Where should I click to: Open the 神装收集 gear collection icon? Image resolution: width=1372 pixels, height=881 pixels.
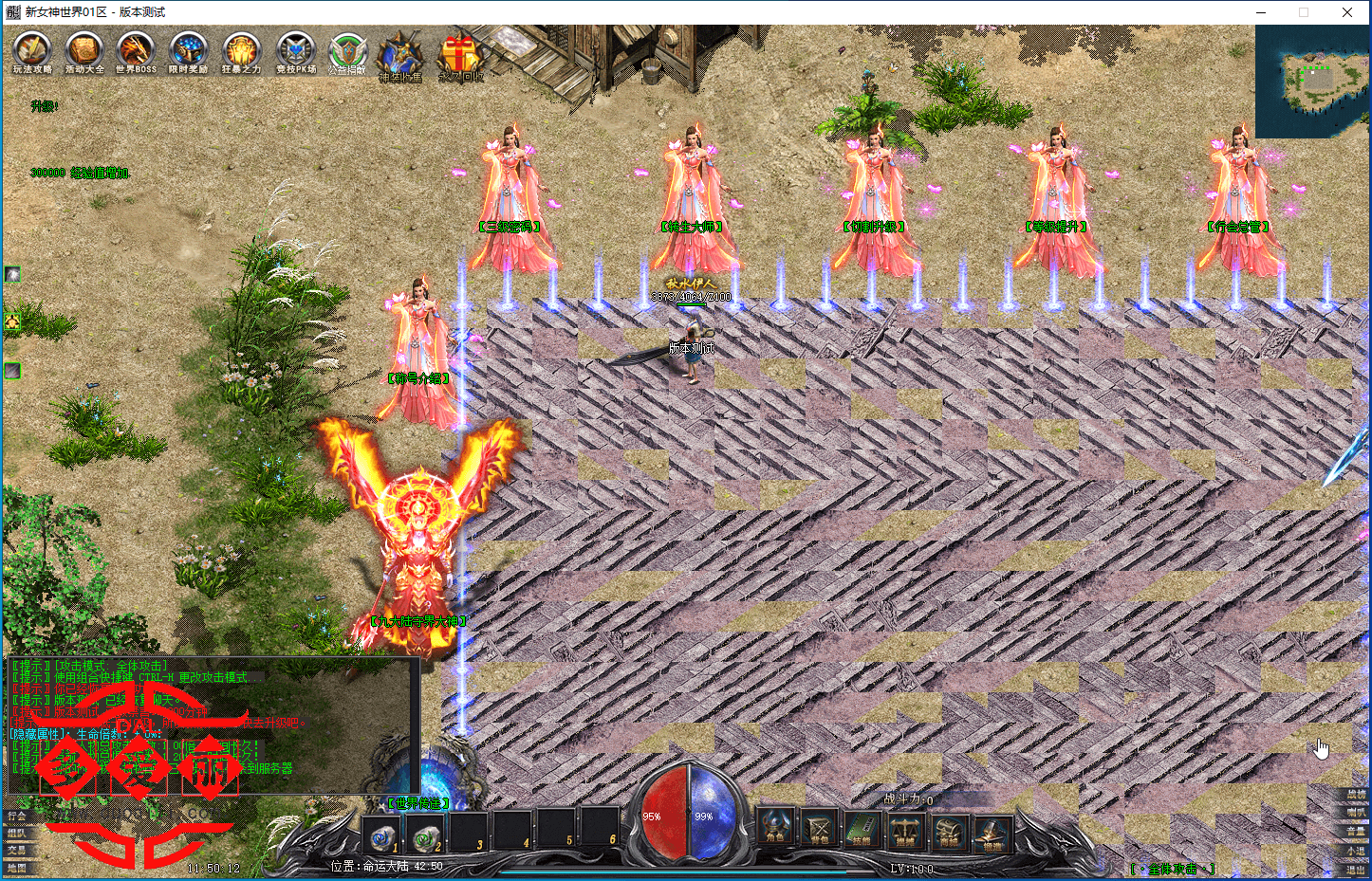pyautogui.click(x=400, y=57)
